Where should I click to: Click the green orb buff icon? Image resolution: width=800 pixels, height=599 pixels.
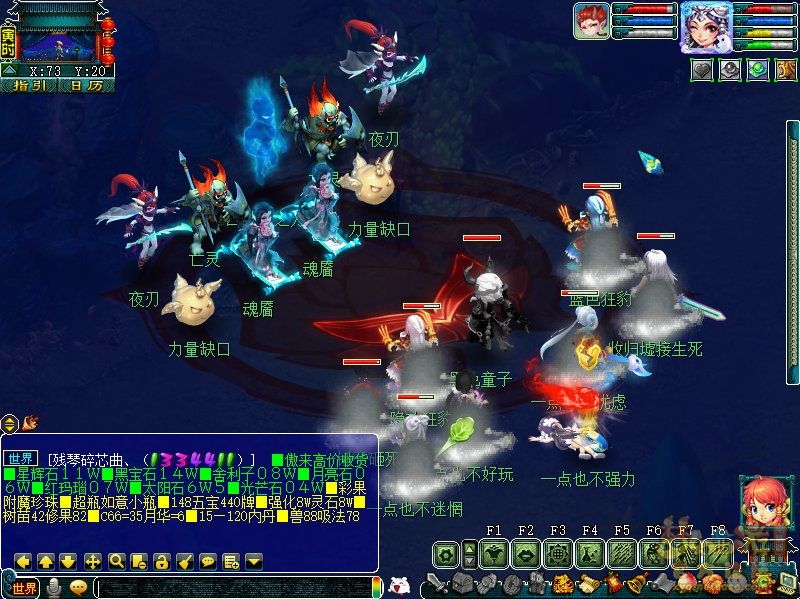[x=758, y=70]
